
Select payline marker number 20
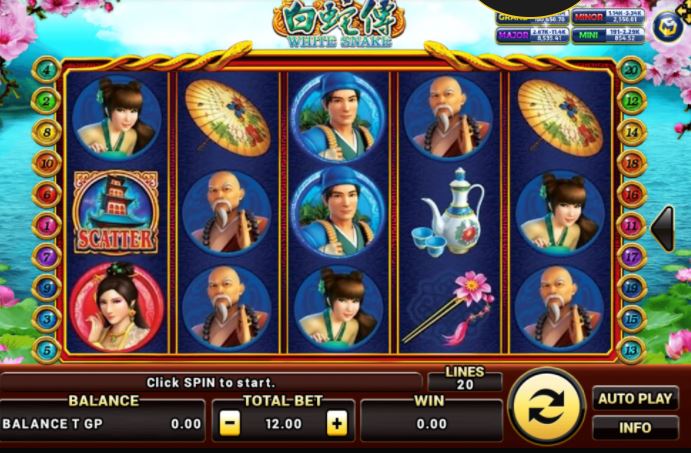tap(631, 69)
